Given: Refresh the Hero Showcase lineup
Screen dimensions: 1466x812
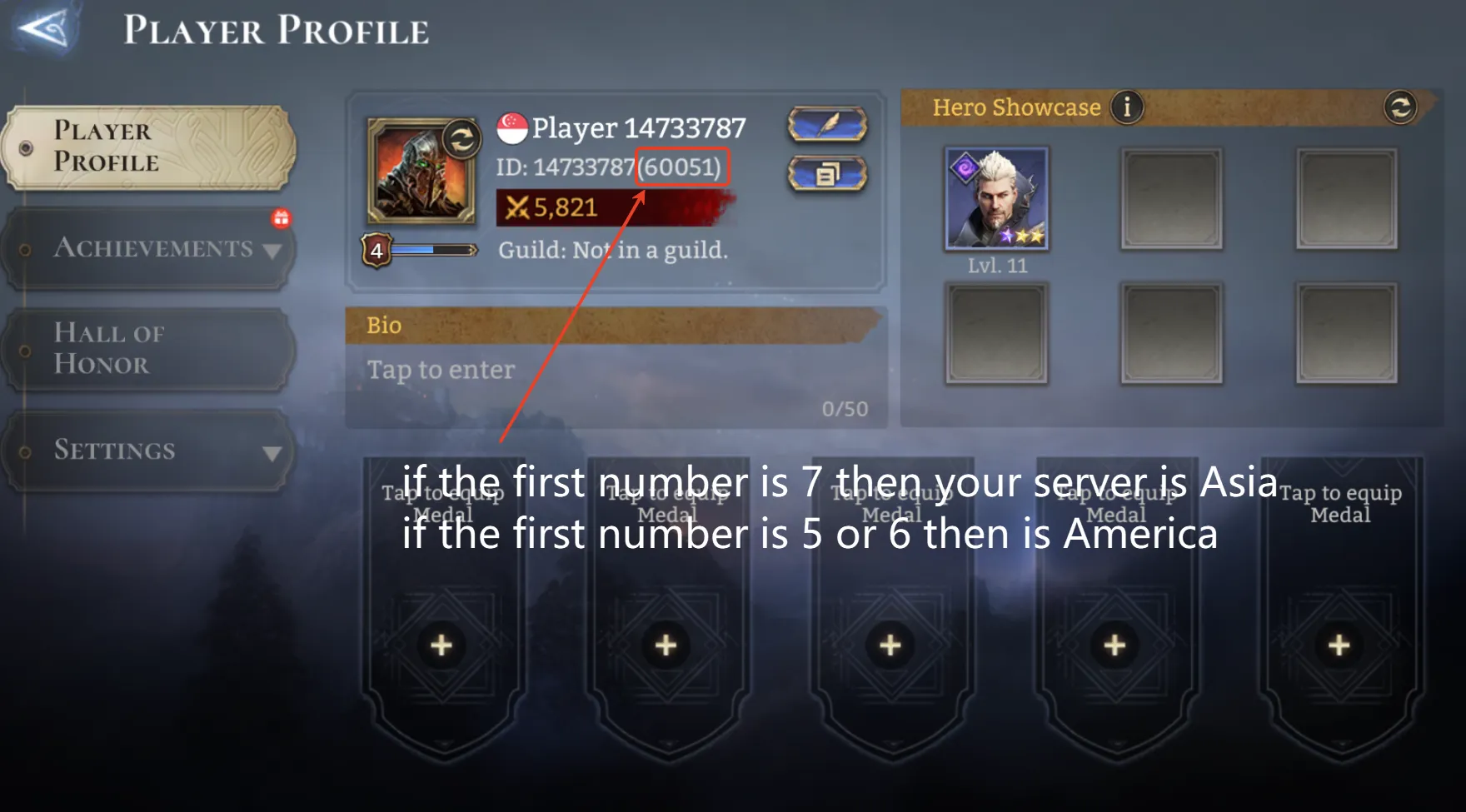Looking at the screenshot, I should click(x=1399, y=107).
